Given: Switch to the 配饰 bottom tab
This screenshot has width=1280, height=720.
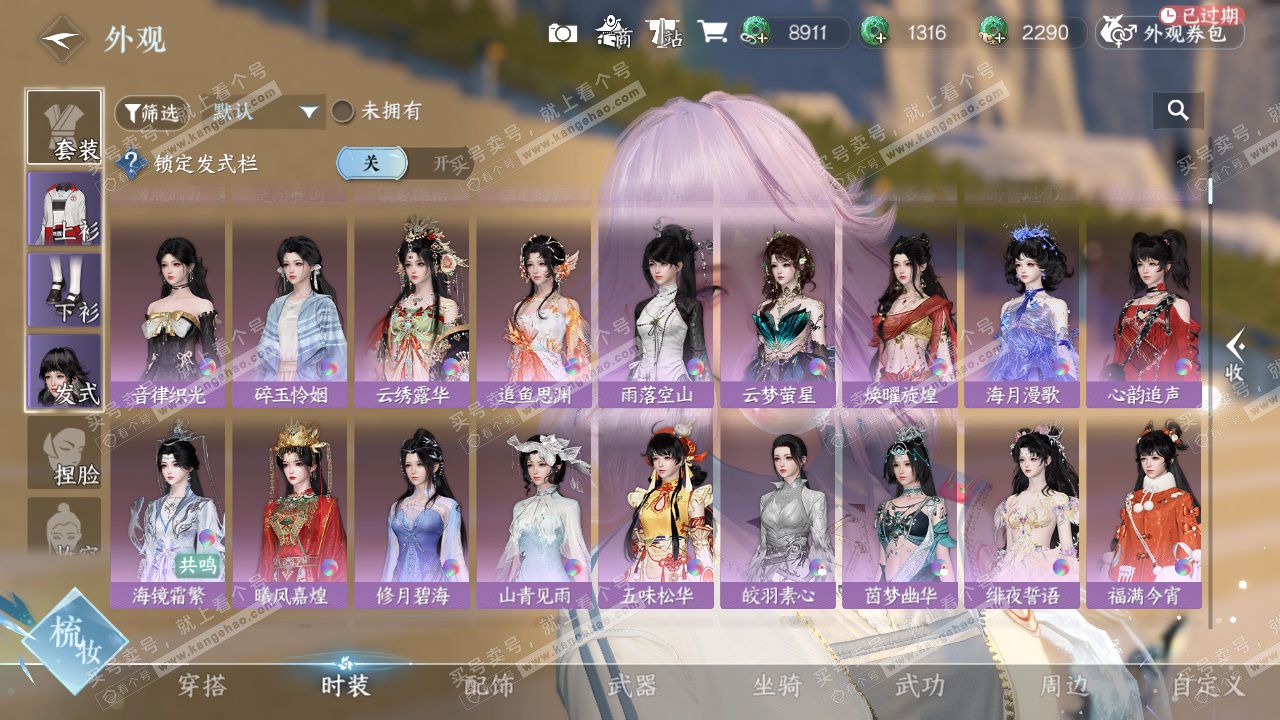Looking at the screenshot, I should coord(489,685).
